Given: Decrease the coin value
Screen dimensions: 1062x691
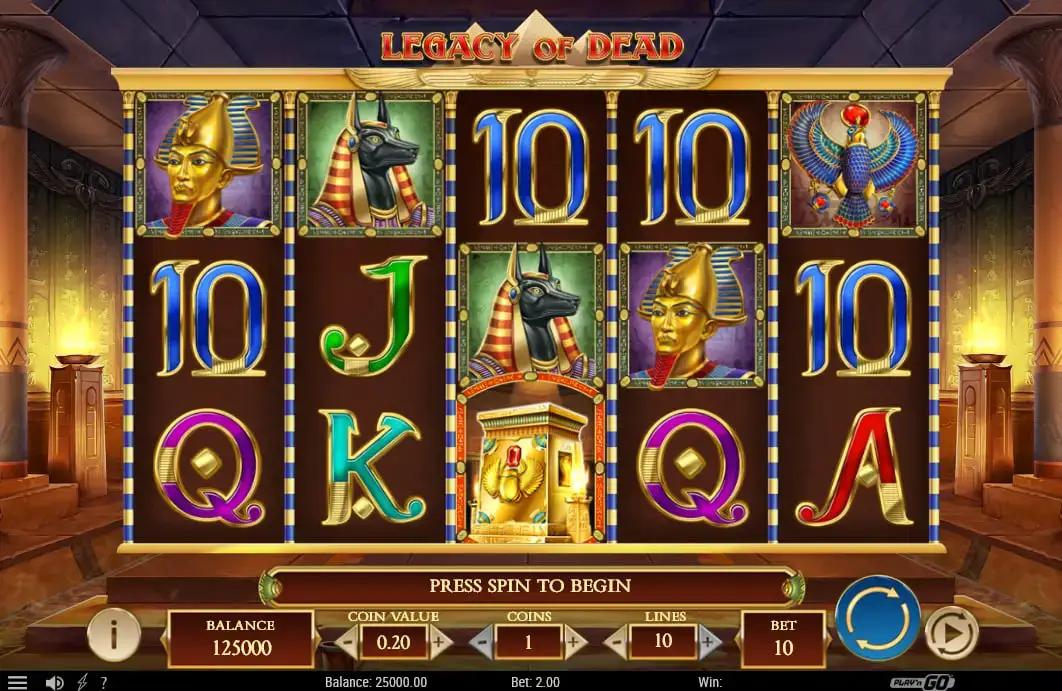Looking at the screenshot, I should coord(346,642).
